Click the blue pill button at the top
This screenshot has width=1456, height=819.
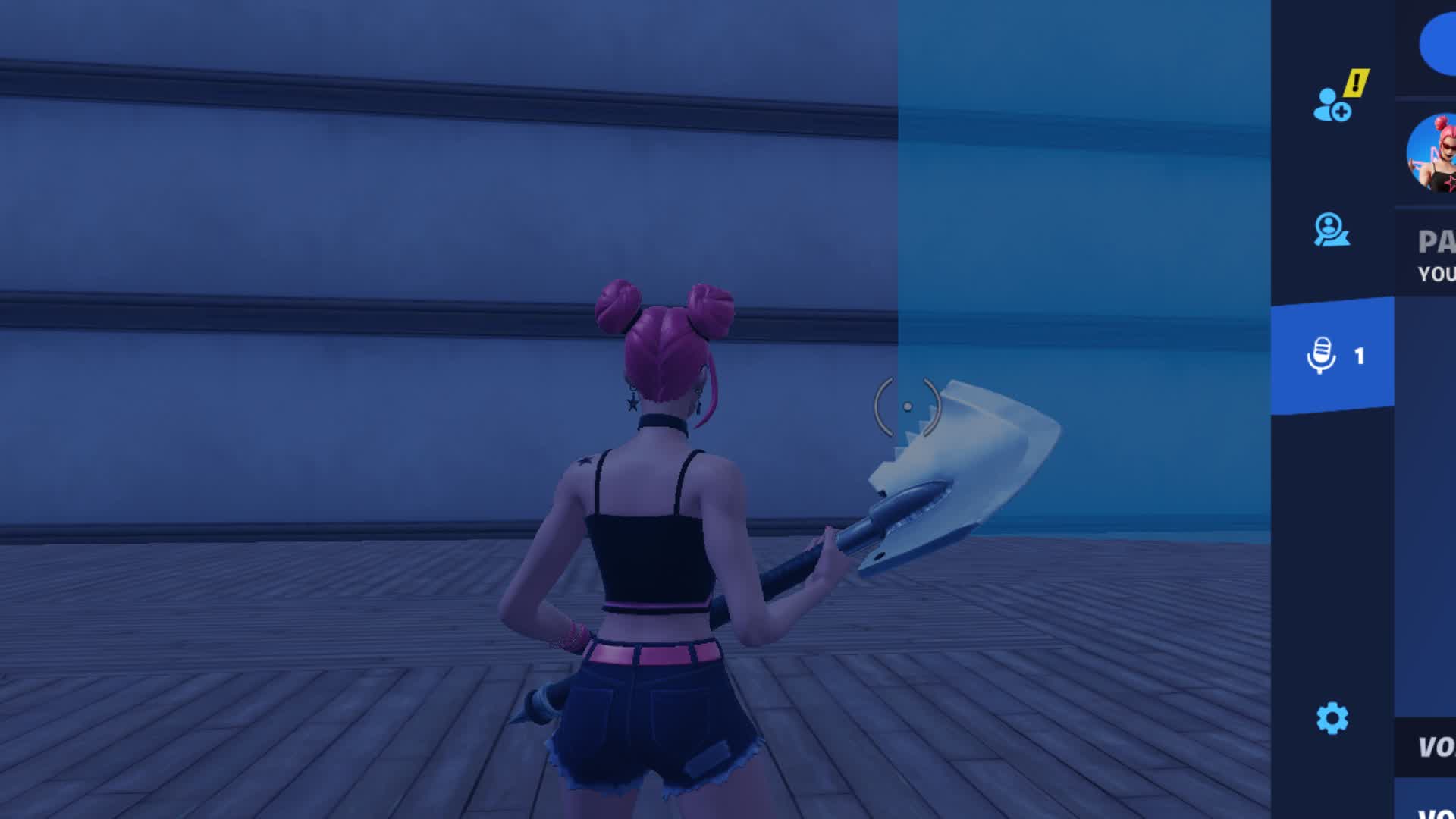1439,45
